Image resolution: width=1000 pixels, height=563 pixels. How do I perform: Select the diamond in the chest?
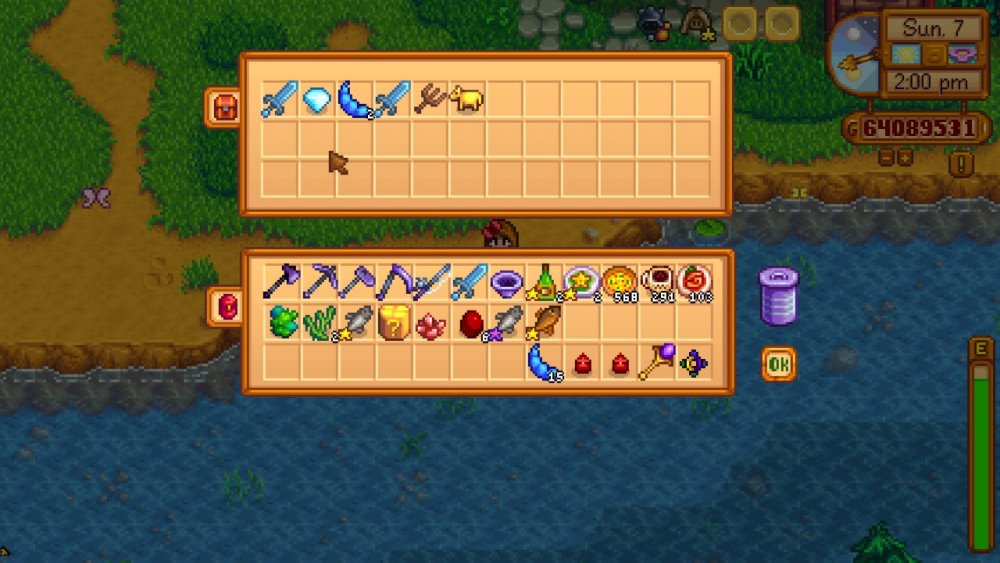coord(317,99)
